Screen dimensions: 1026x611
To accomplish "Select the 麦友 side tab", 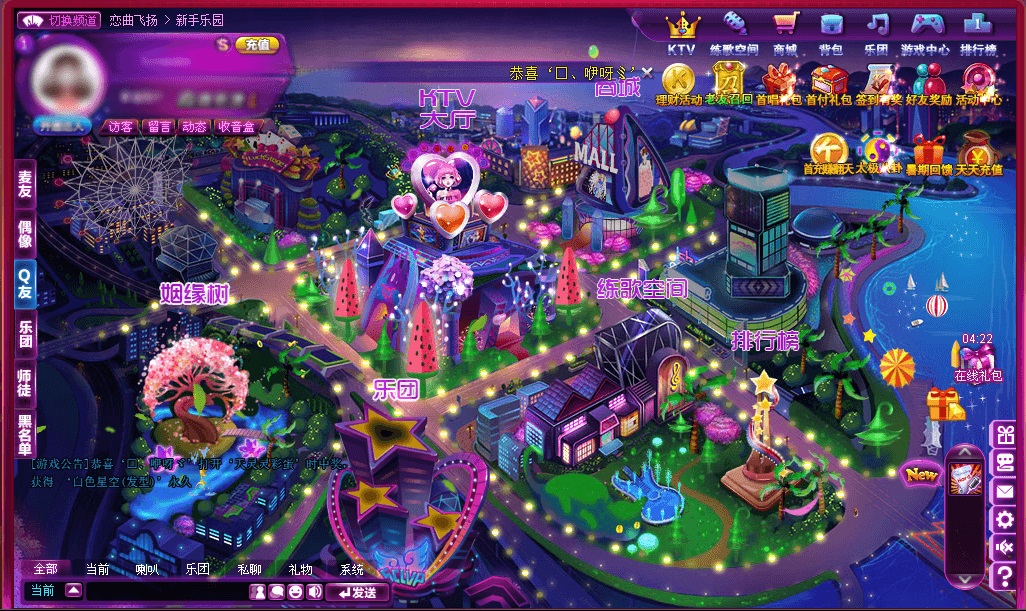I will pyautogui.click(x=25, y=184).
